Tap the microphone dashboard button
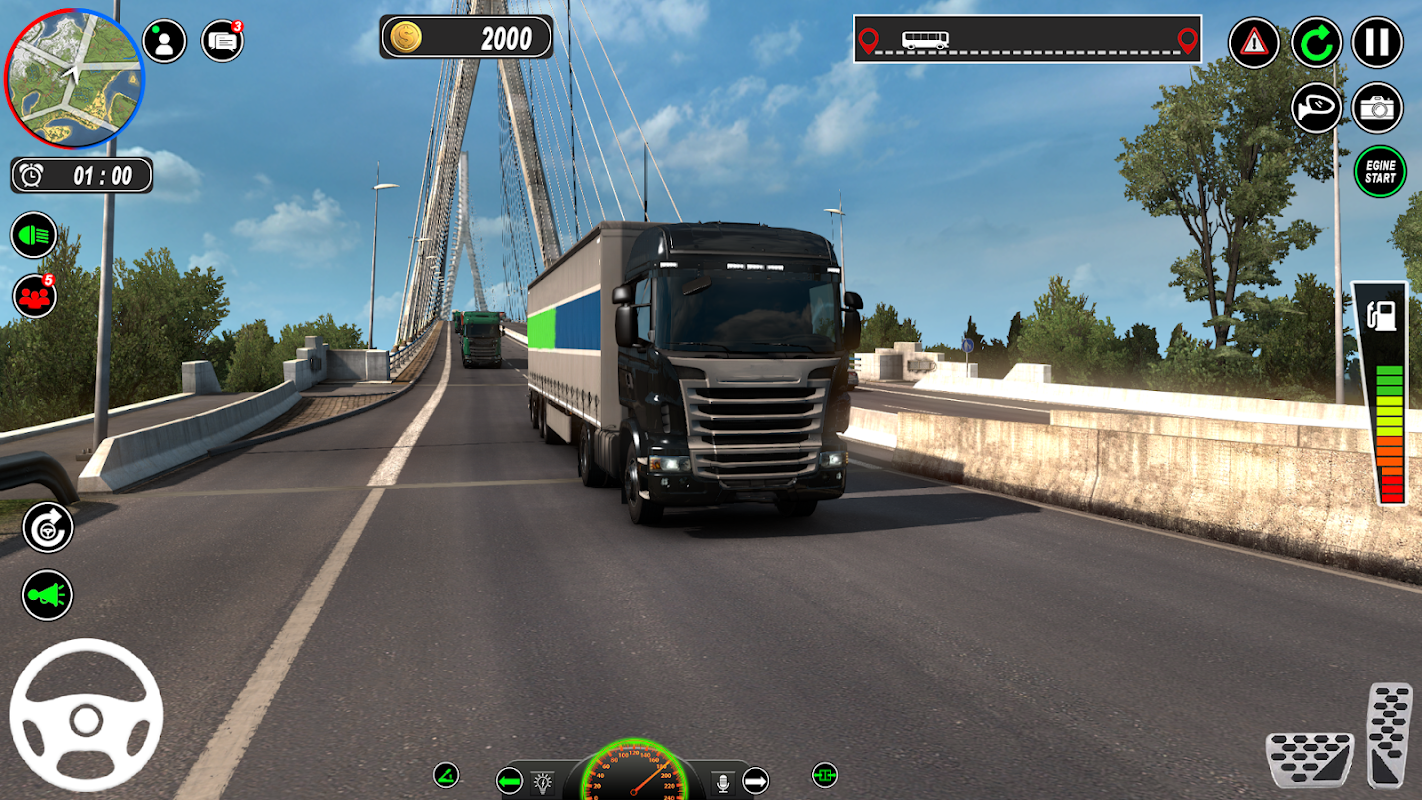Screen dimensions: 1422x800 pyautogui.click(x=723, y=781)
